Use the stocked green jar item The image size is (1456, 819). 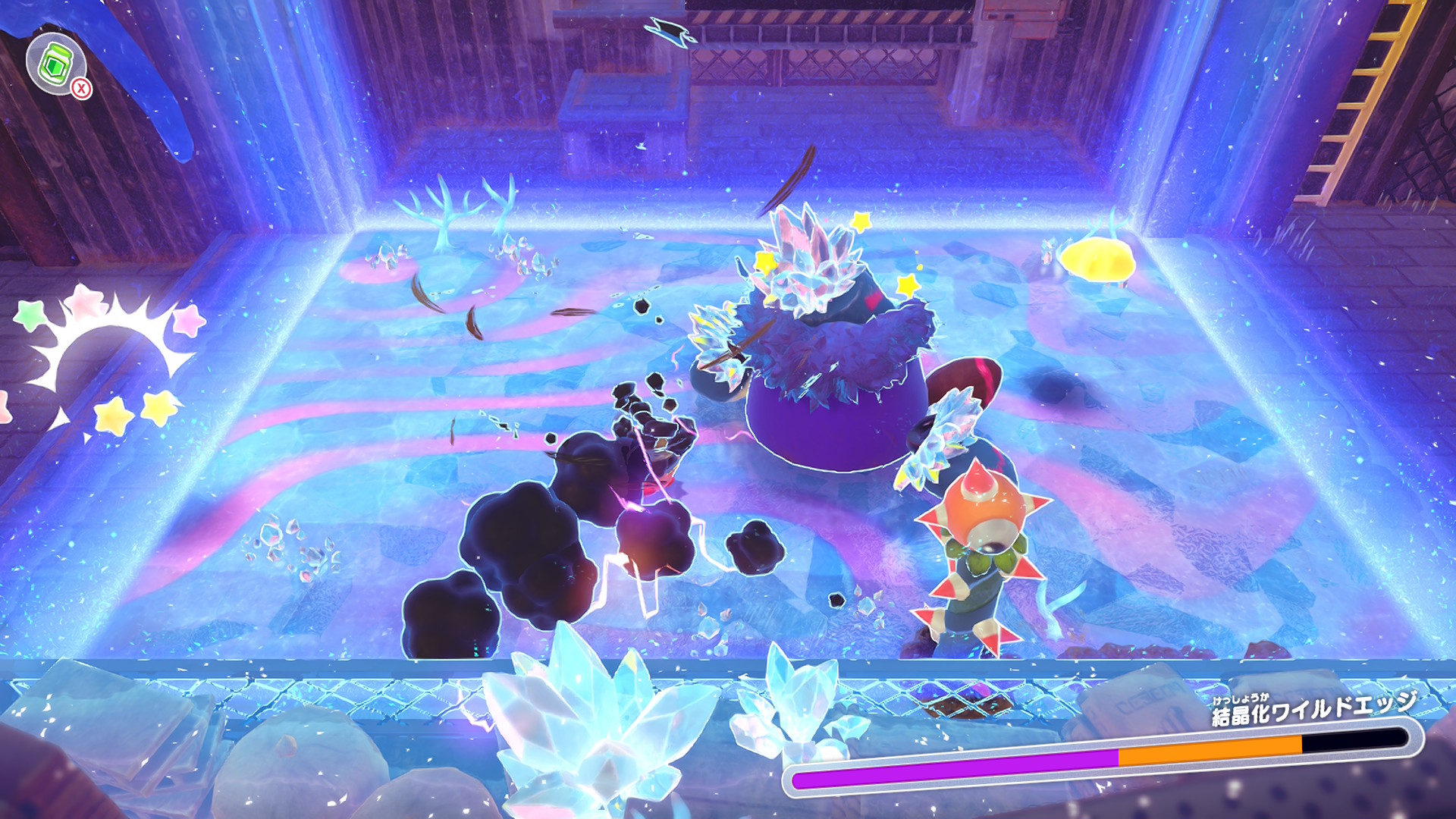(x=55, y=64)
